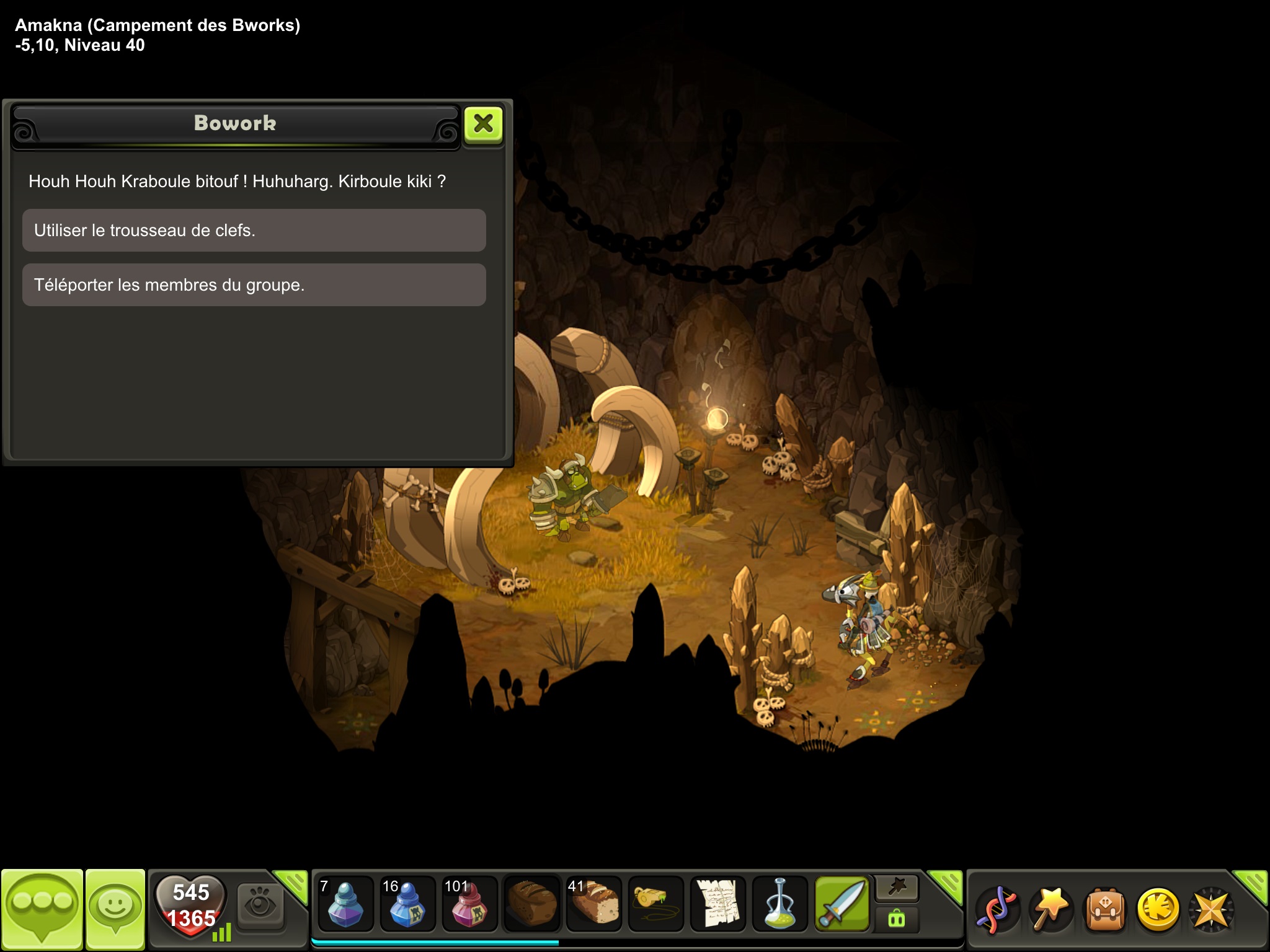The image size is (1270, 952).
Task: Use the red potion with count 101
Action: (x=469, y=904)
